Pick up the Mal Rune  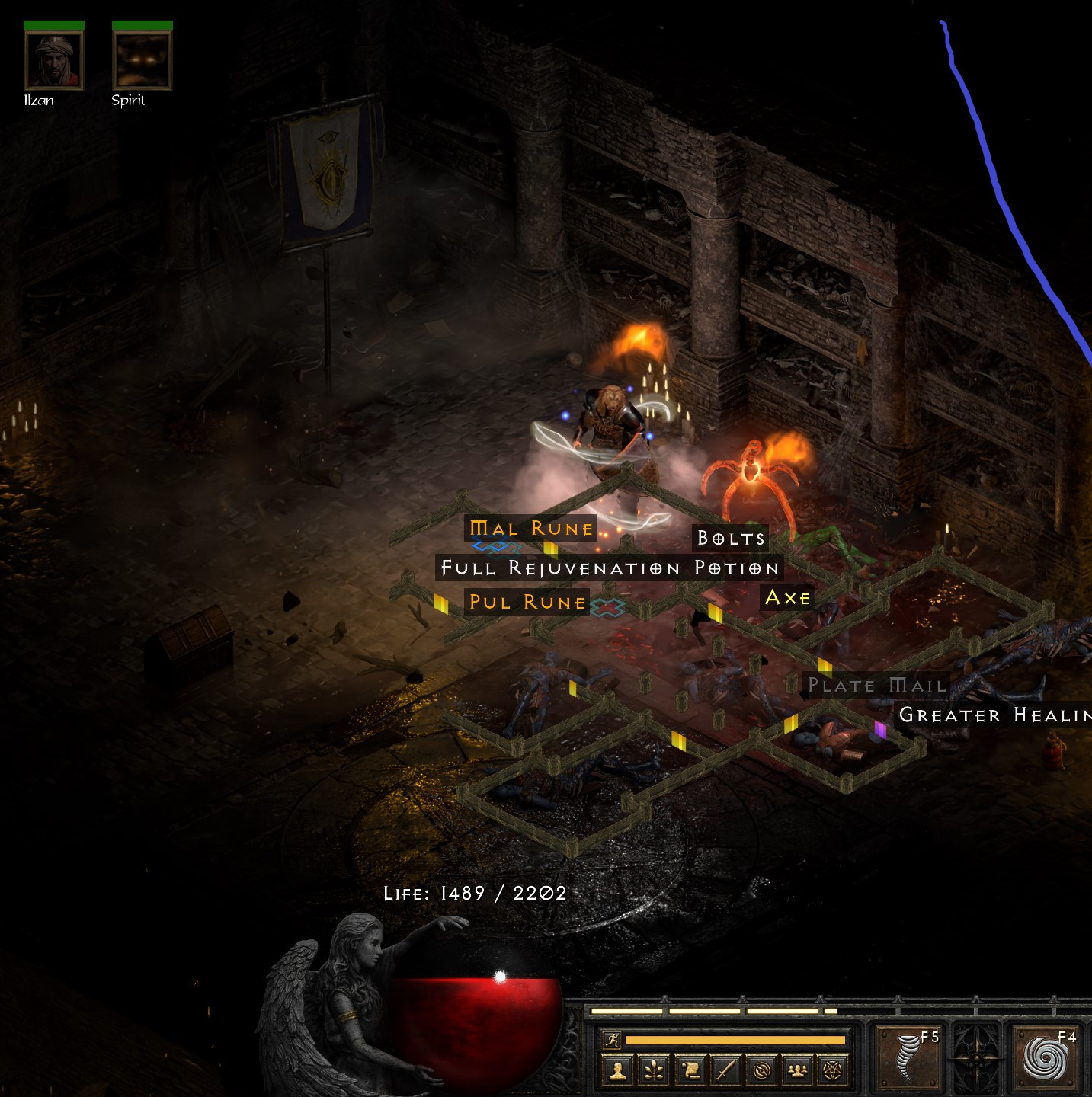click(532, 528)
